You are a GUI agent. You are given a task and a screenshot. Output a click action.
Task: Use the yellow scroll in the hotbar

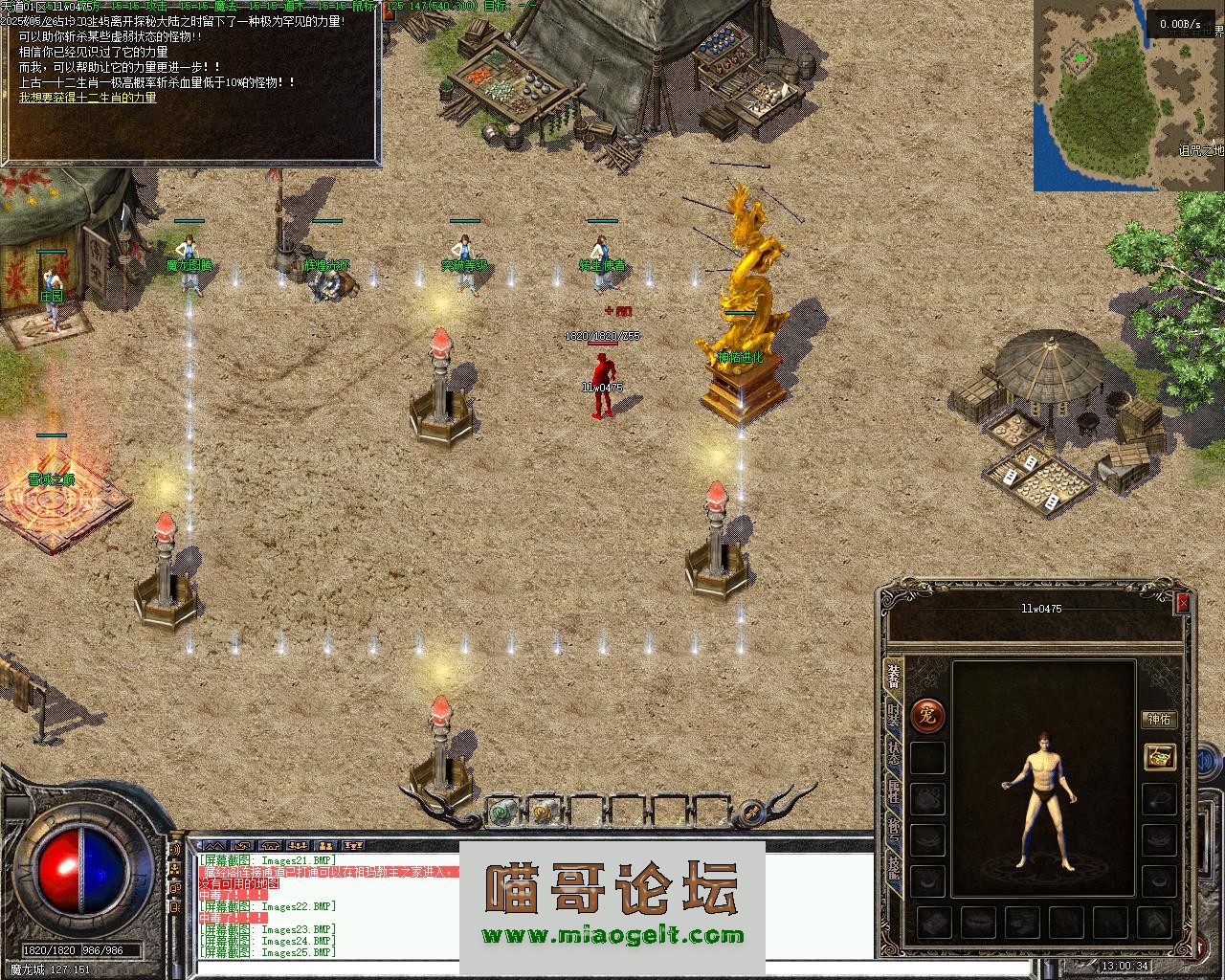pos(543,813)
